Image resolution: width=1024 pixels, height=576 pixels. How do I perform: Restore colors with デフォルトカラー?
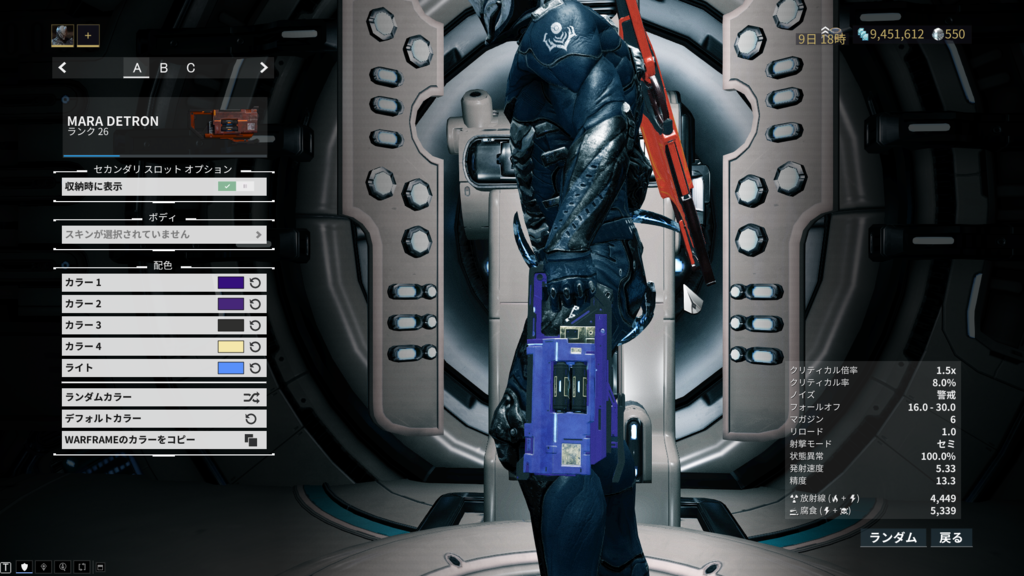point(164,419)
